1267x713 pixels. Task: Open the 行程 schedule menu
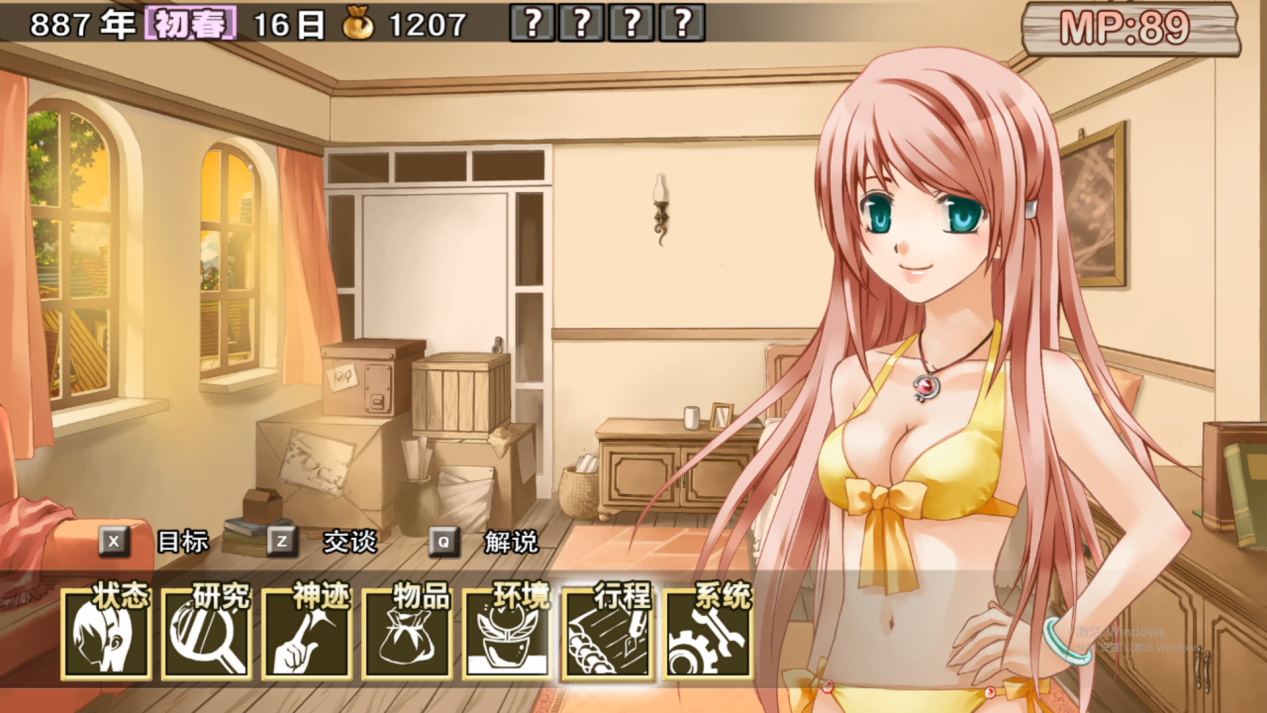pos(608,633)
